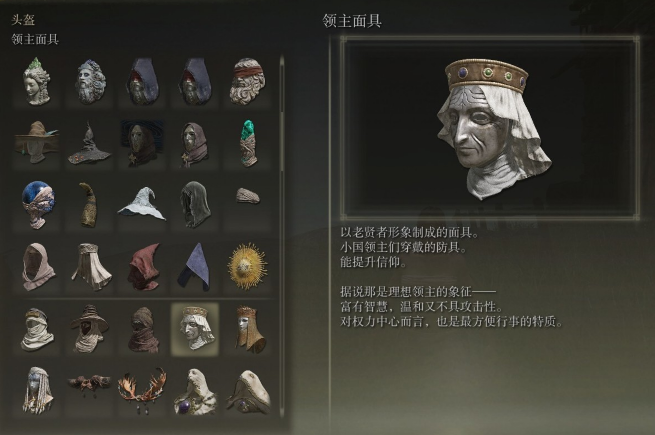Choose the blue globe glintstone crown
This screenshot has width=655, height=435.
[38, 204]
